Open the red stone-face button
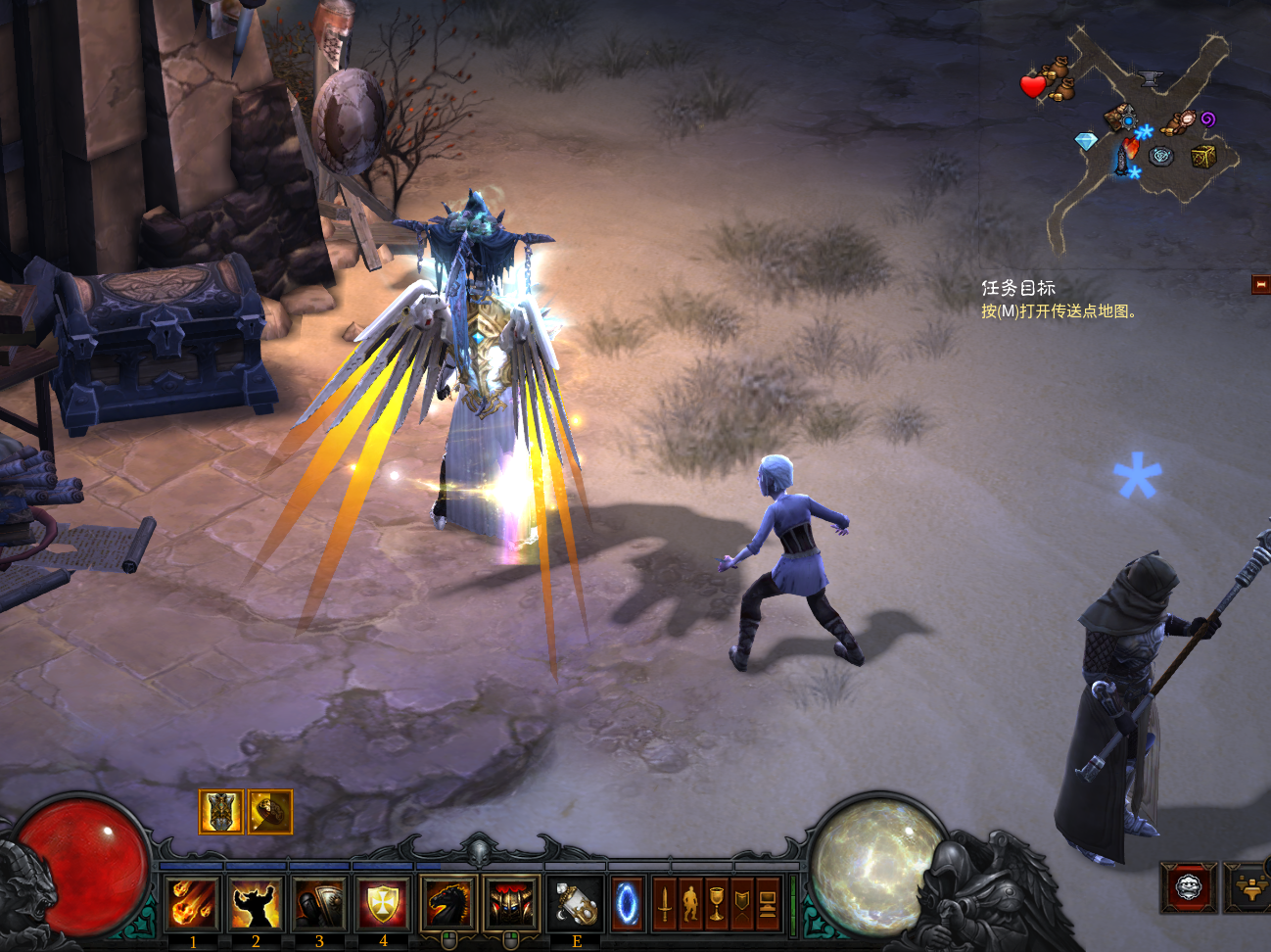The image size is (1271, 952). click(1189, 888)
